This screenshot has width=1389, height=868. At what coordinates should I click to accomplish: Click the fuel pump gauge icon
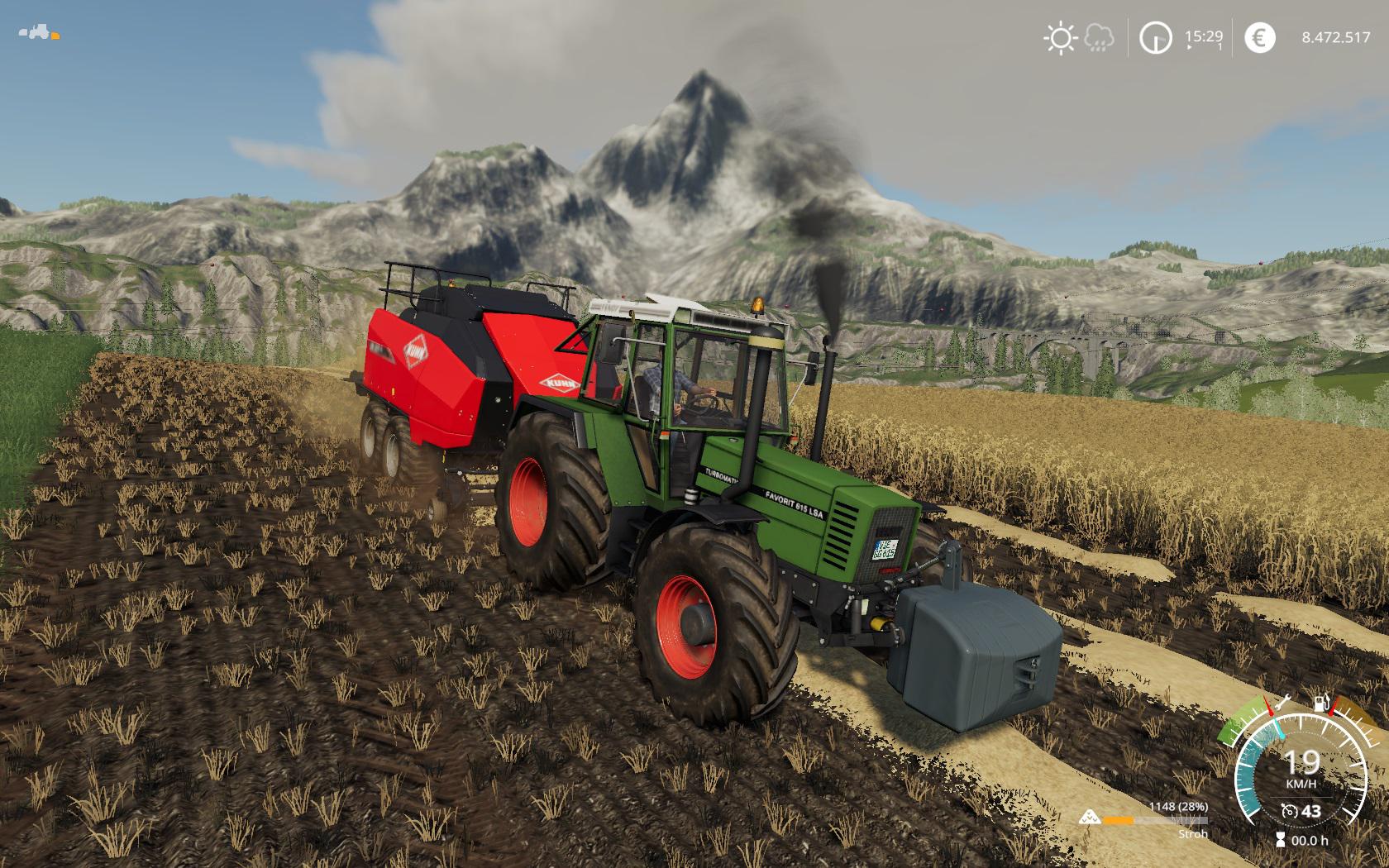[x=1322, y=704]
